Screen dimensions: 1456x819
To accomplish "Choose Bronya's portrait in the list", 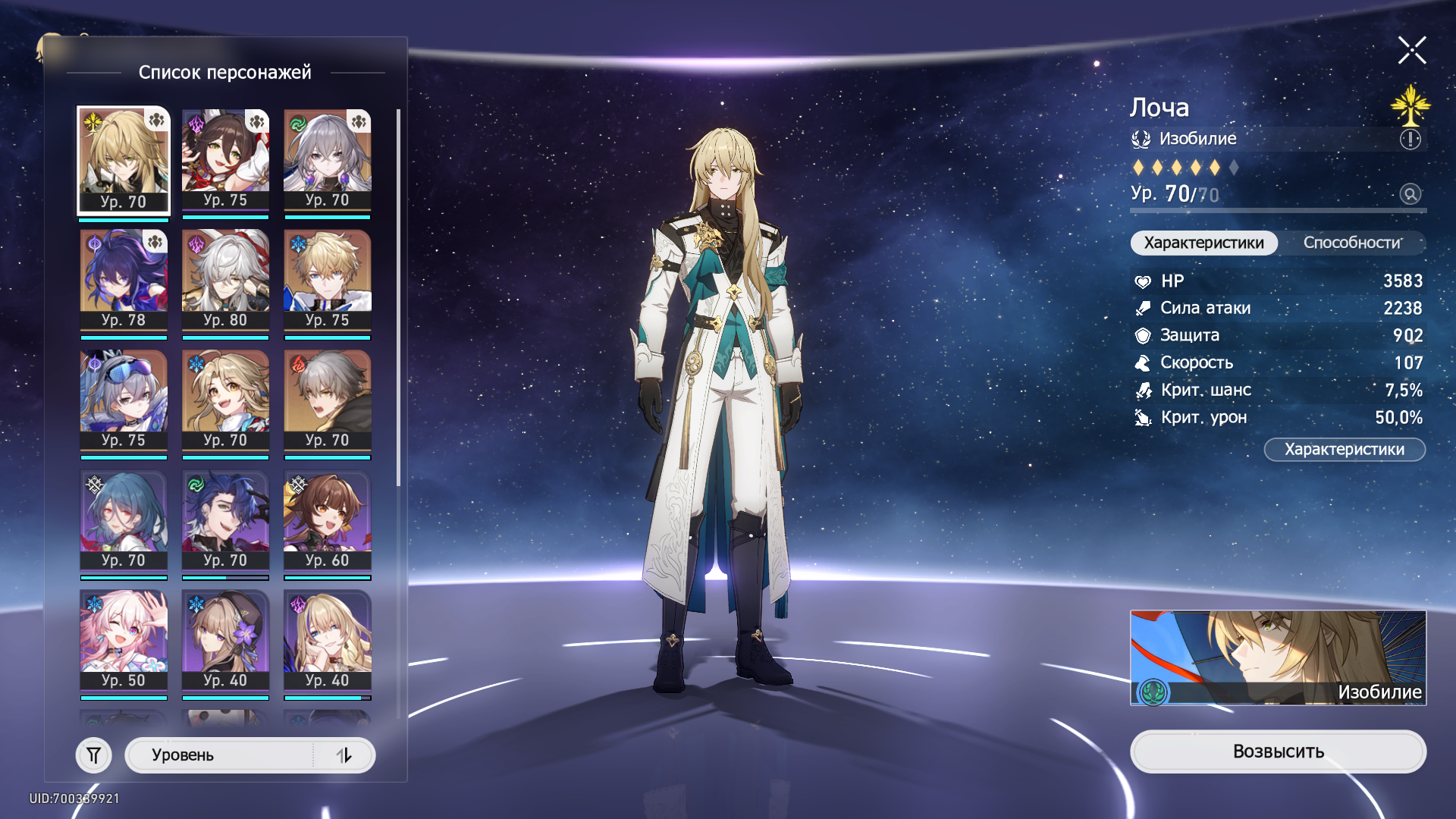I will pos(327,161).
